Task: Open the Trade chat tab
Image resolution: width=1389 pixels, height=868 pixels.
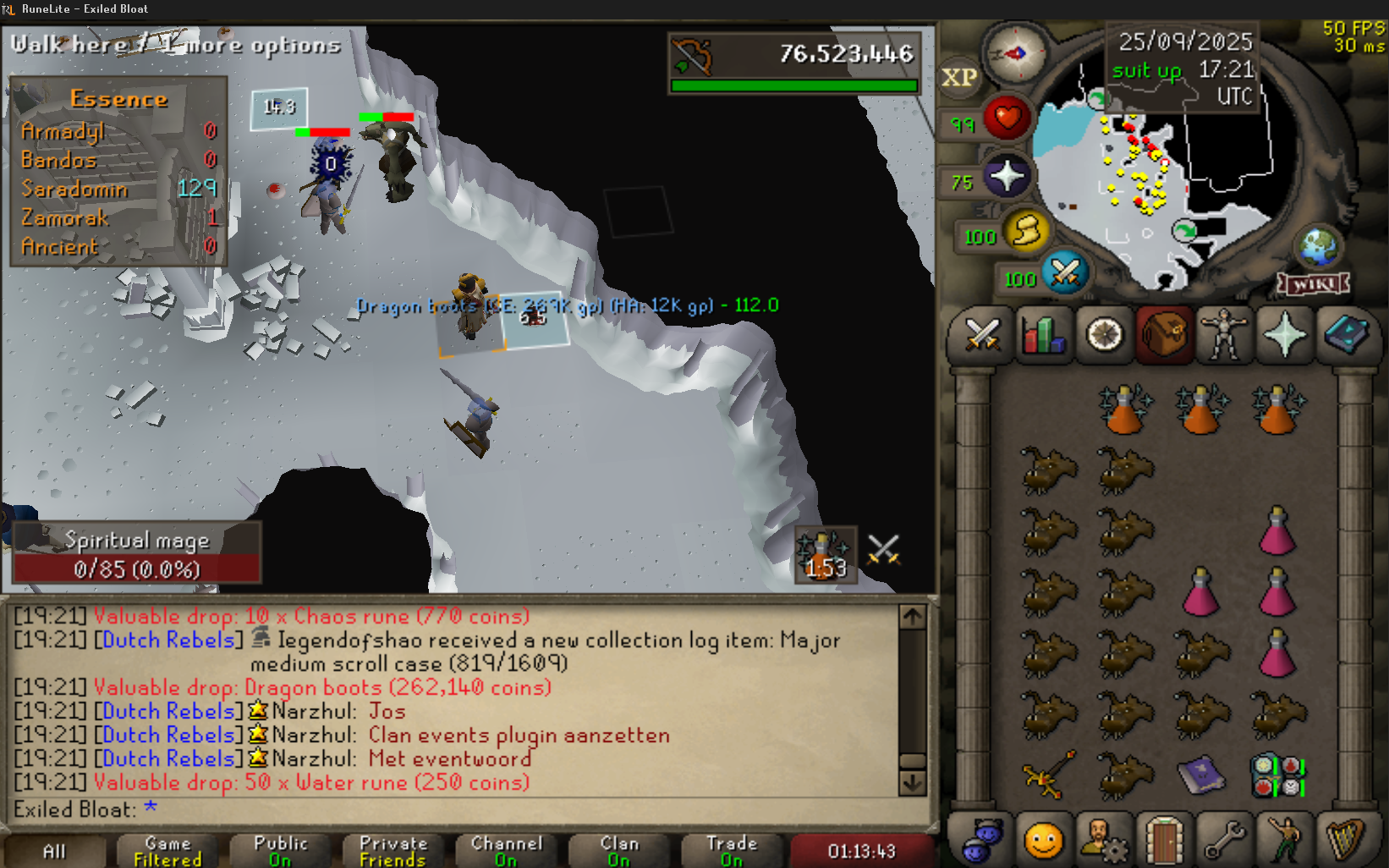Action: click(x=732, y=851)
